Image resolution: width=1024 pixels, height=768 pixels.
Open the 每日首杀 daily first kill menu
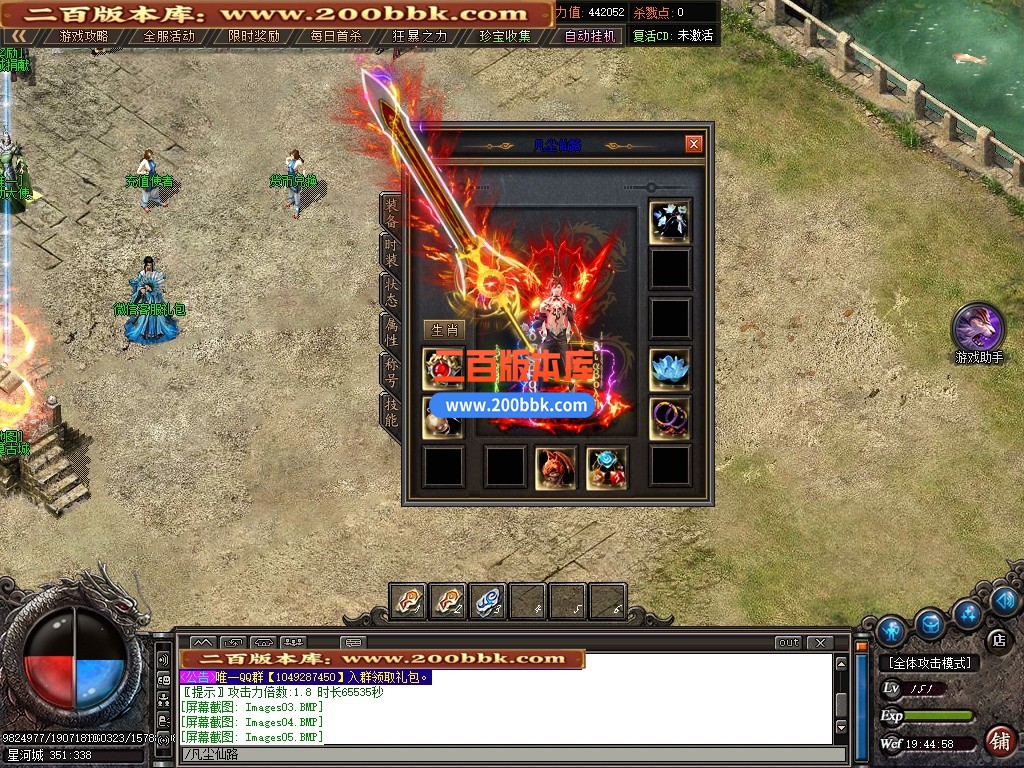pyautogui.click(x=336, y=36)
